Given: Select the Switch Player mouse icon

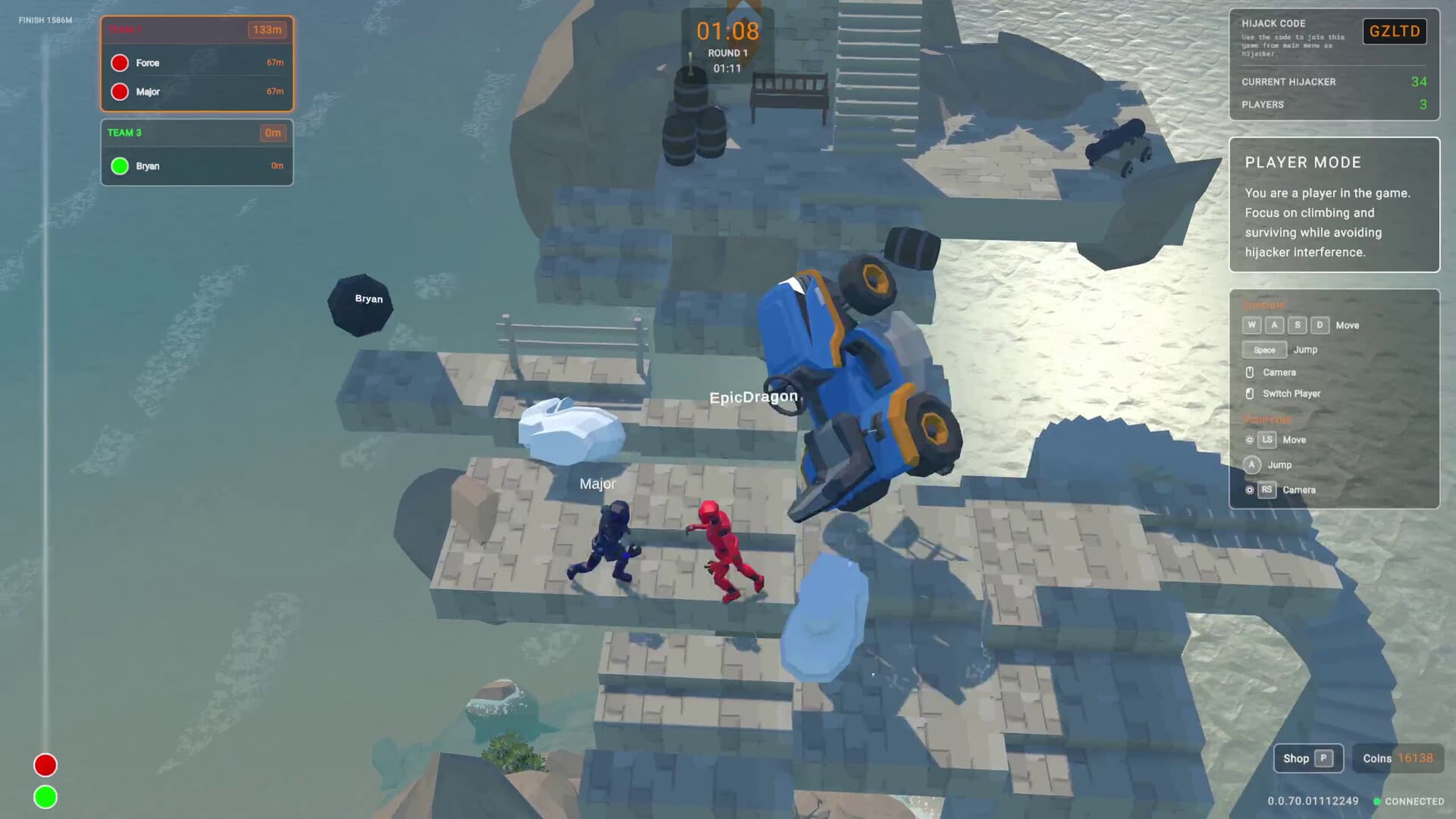Looking at the screenshot, I should pos(1251,394).
